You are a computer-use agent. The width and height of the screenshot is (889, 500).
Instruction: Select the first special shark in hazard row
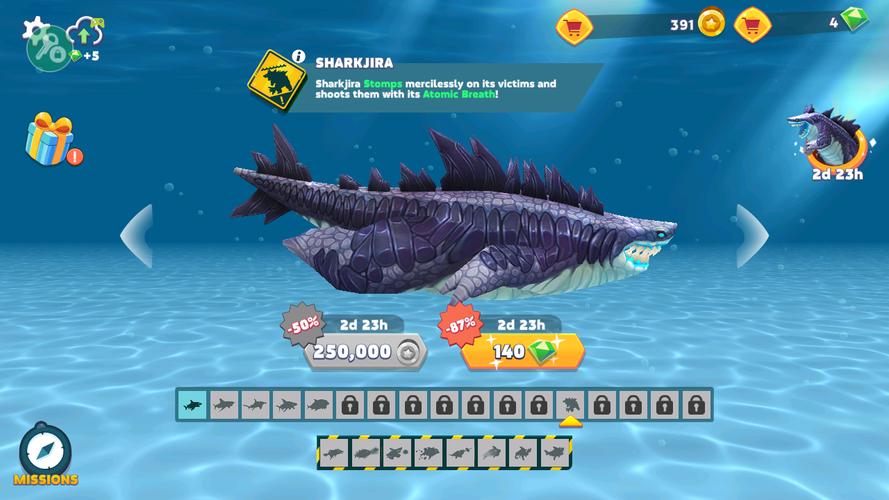coord(334,453)
